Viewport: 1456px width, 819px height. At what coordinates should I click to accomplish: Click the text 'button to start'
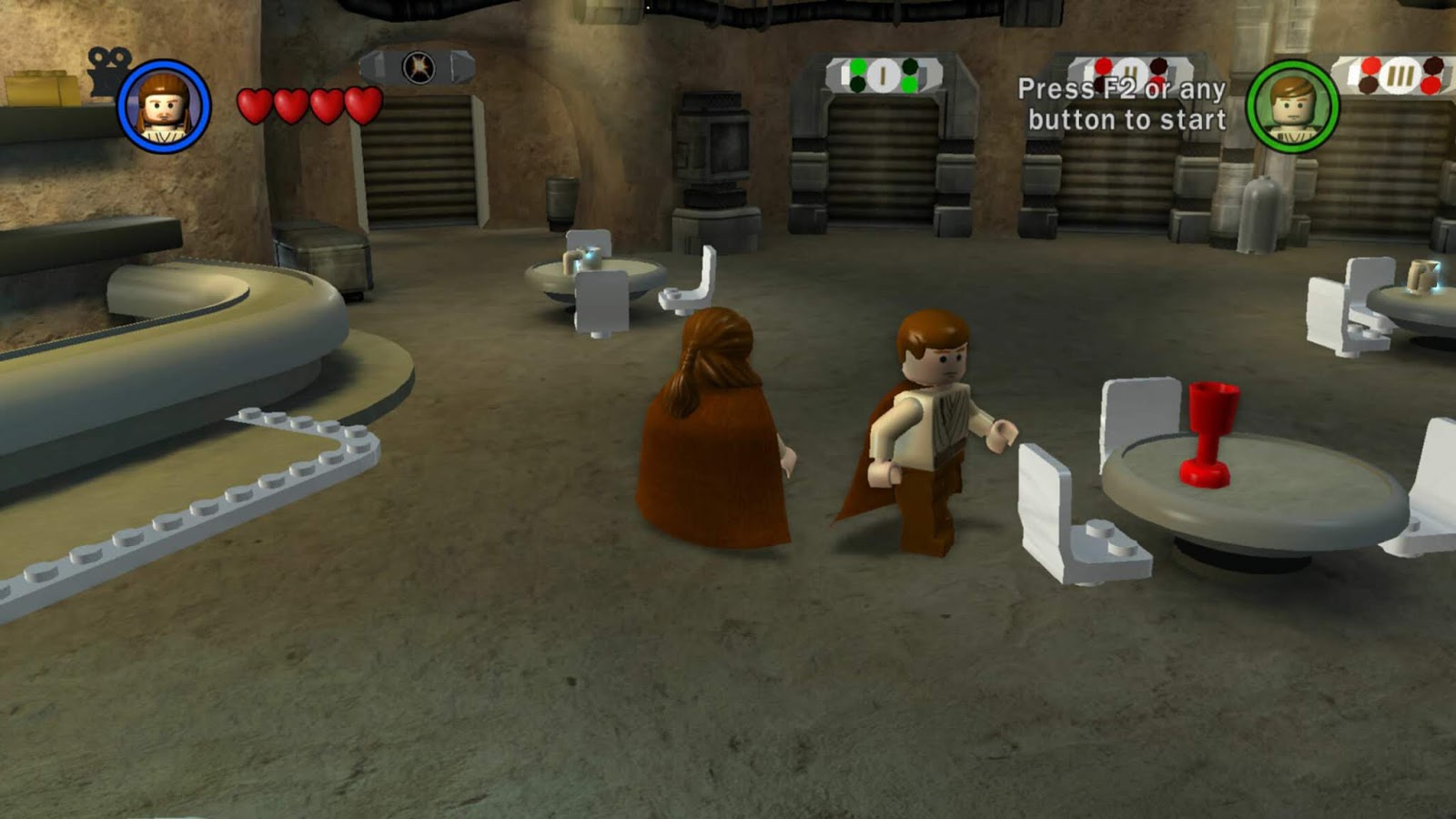point(1128,117)
